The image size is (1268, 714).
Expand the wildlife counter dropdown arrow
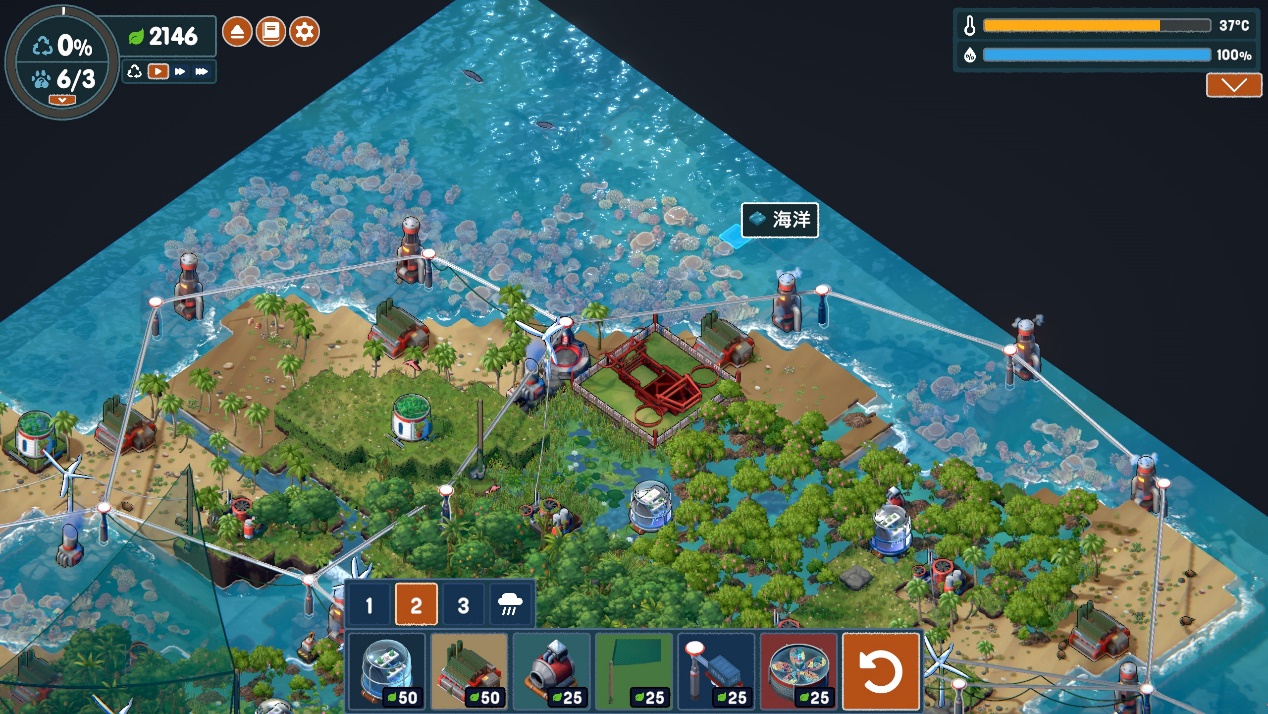pyautogui.click(x=61, y=99)
